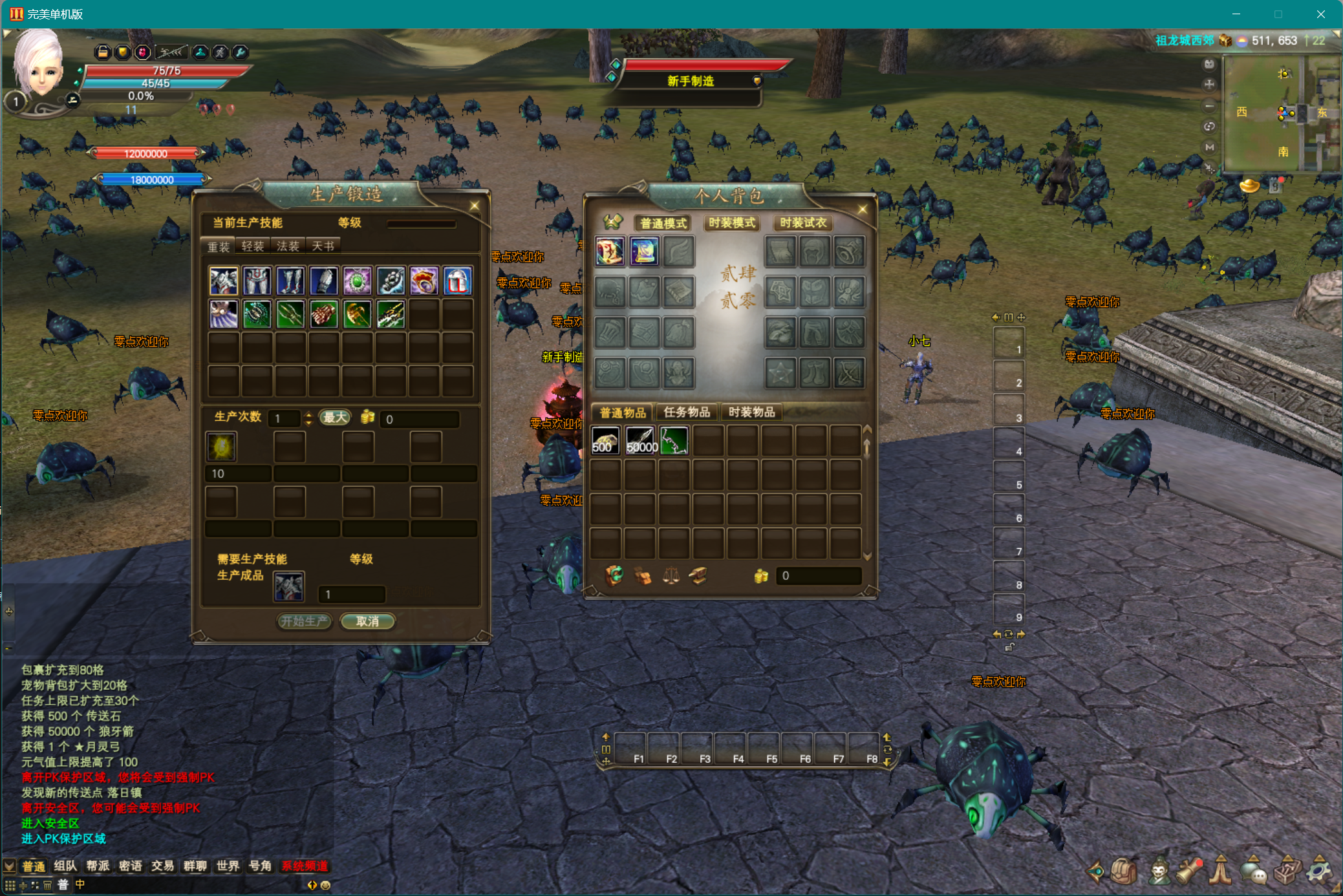Switch chat to the 组队 team channel

pyautogui.click(x=65, y=866)
